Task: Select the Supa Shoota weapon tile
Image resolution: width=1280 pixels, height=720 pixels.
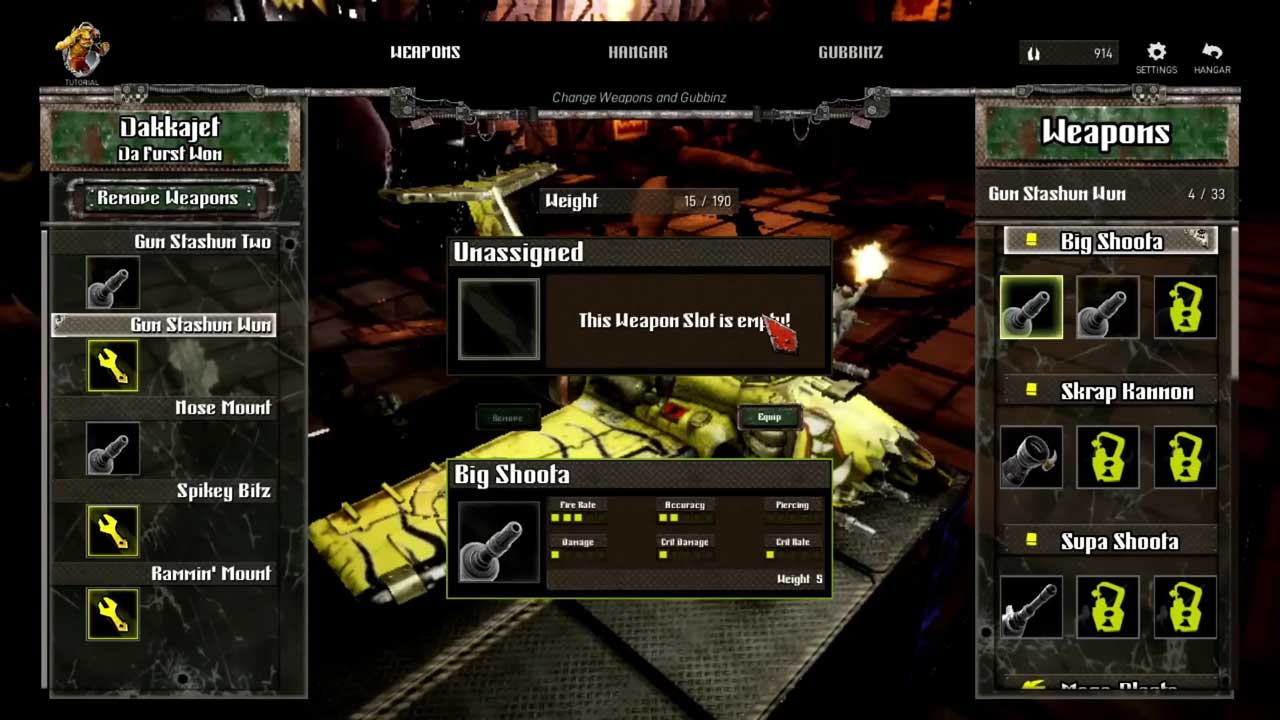Action: [1031, 607]
